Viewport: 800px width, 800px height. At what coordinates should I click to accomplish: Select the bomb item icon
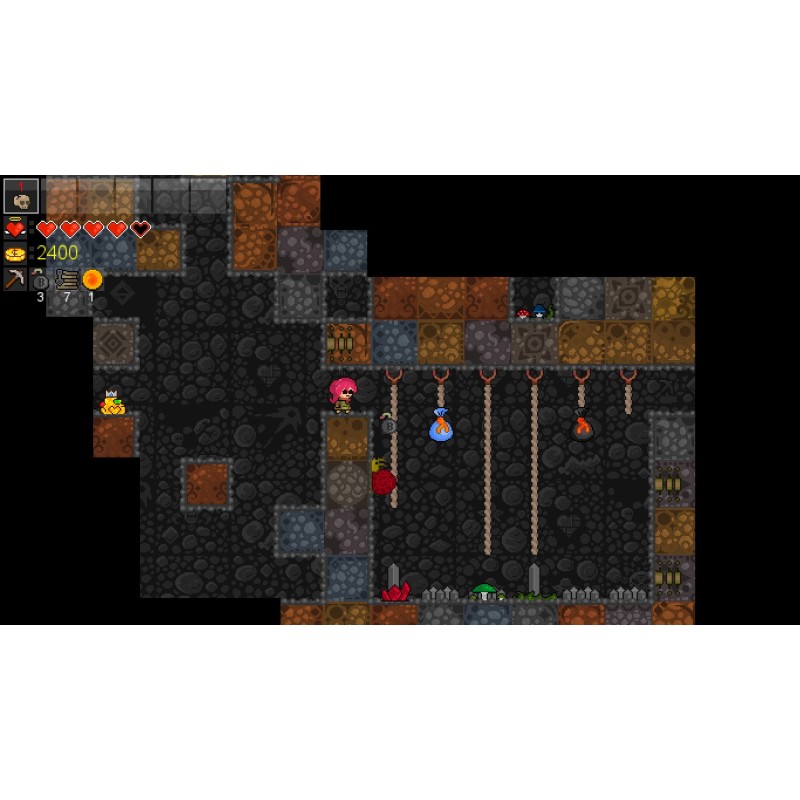coord(41,280)
